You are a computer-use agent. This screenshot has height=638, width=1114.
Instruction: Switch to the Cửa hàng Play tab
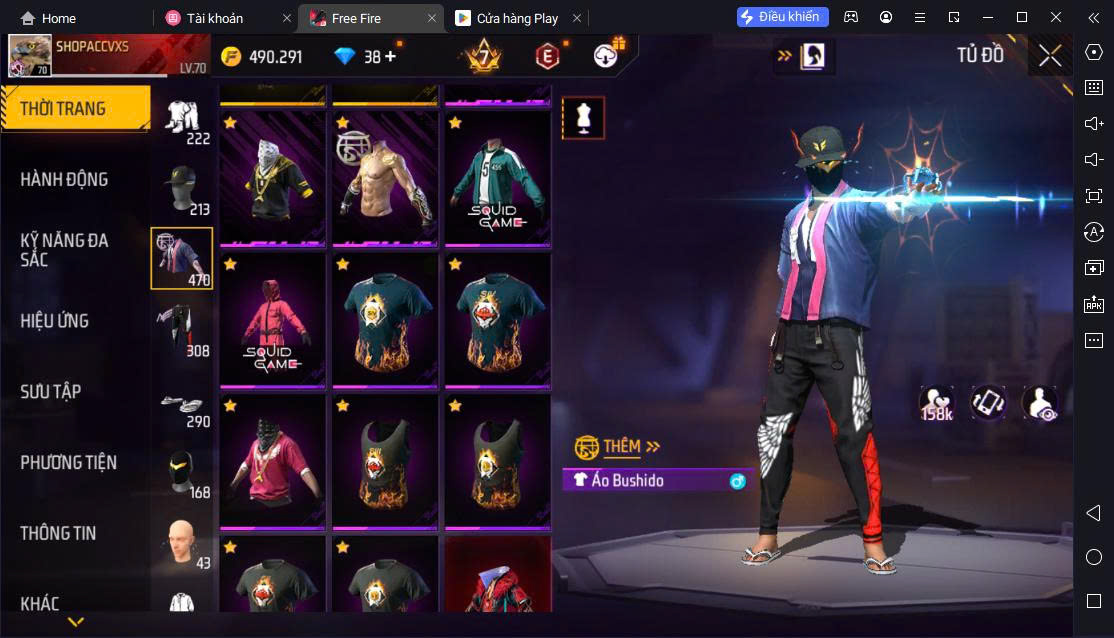point(518,18)
